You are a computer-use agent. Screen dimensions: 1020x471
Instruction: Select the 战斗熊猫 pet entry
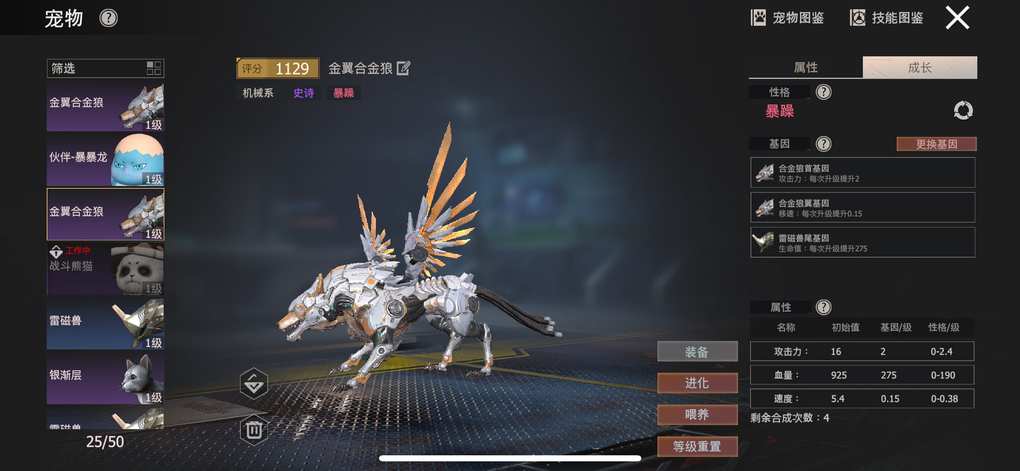(105, 267)
